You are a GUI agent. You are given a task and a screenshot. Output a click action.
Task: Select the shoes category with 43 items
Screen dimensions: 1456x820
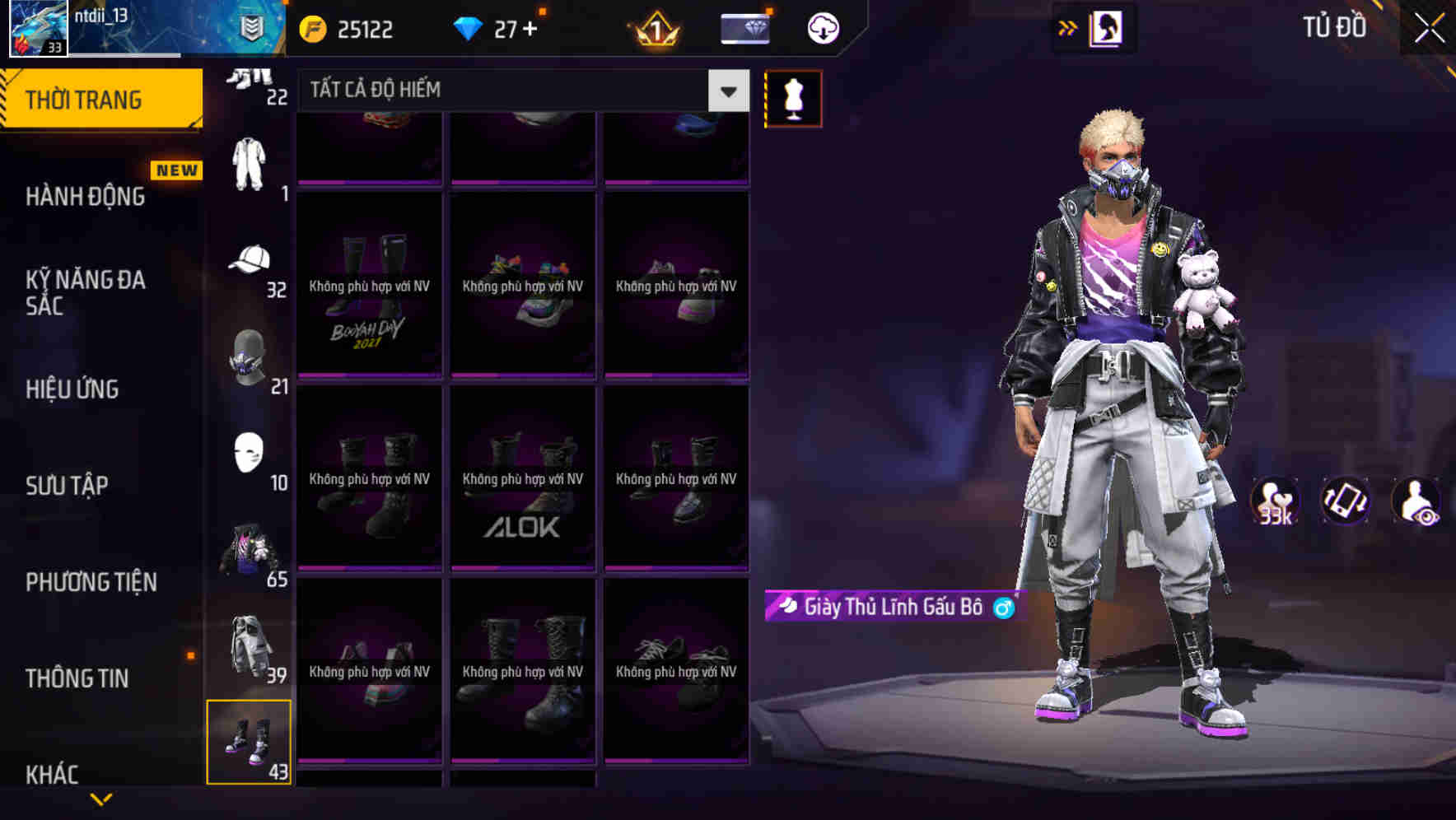[x=250, y=741]
